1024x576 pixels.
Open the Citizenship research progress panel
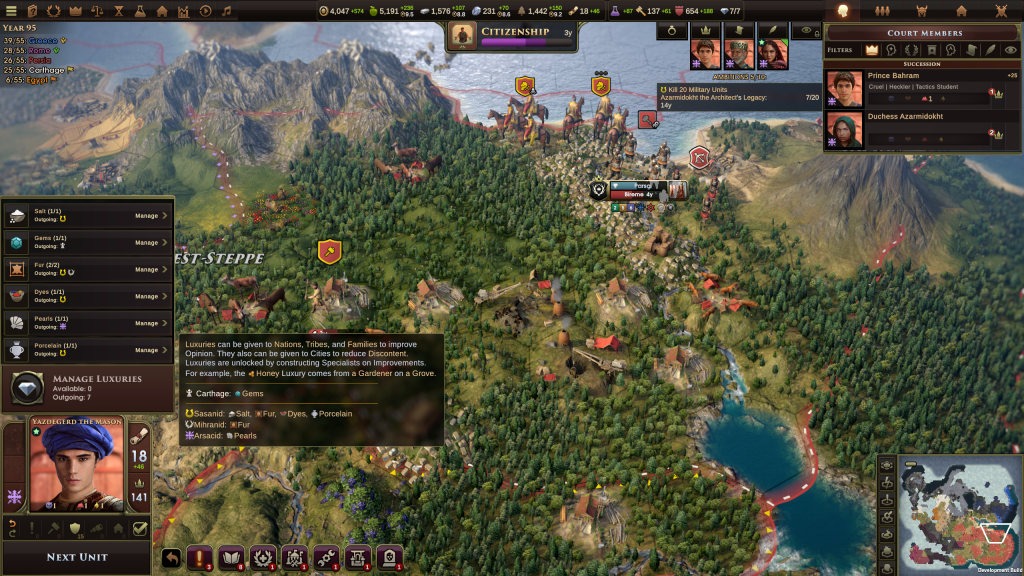[x=514, y=37]
